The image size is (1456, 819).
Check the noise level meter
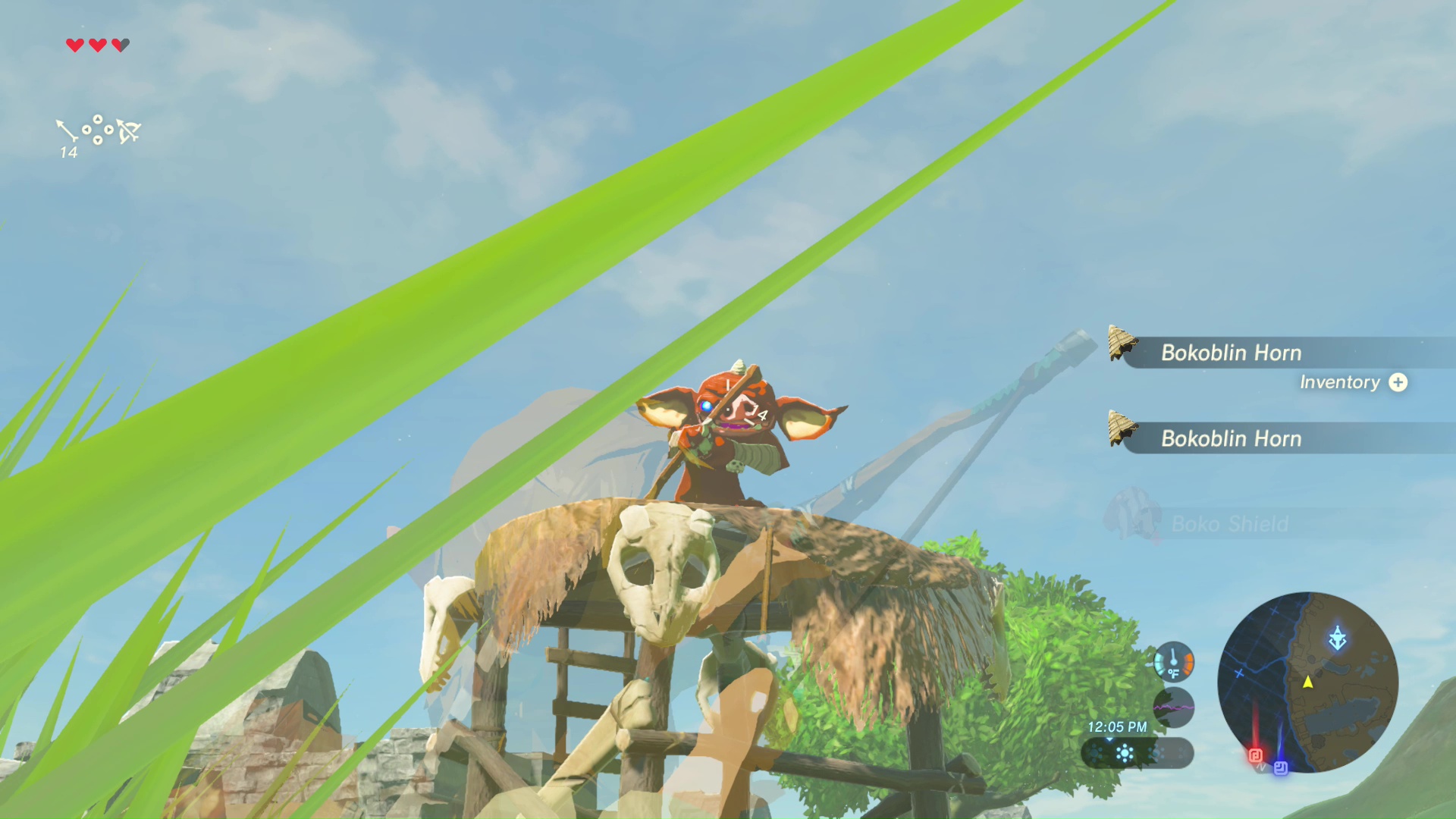(1173, 708)
